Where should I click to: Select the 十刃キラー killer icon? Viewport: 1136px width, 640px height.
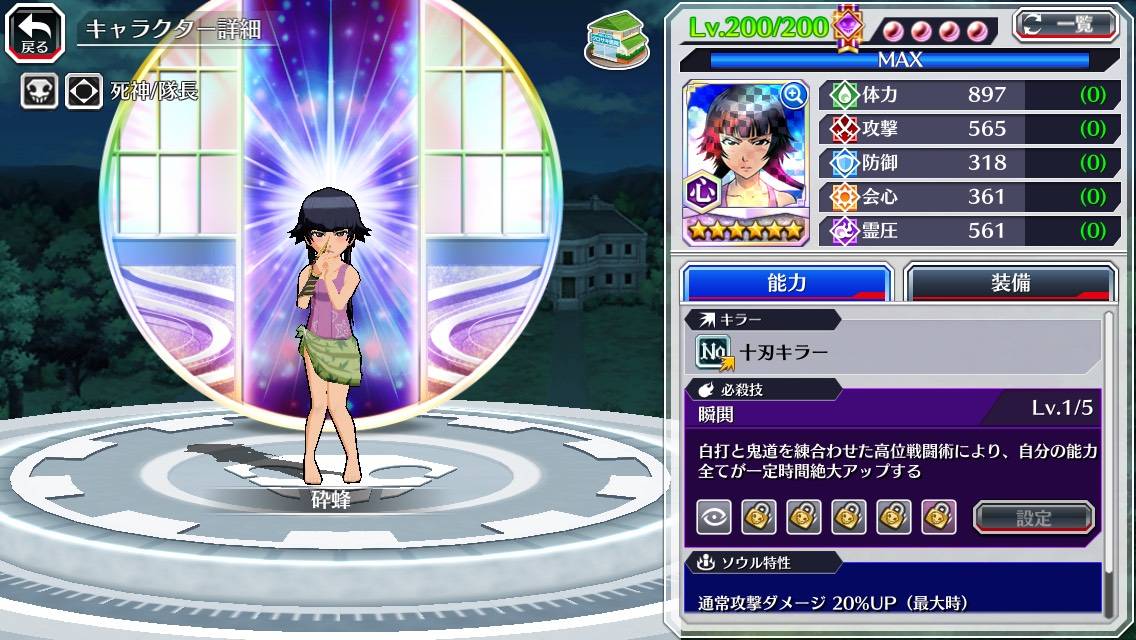click(713, 352)
